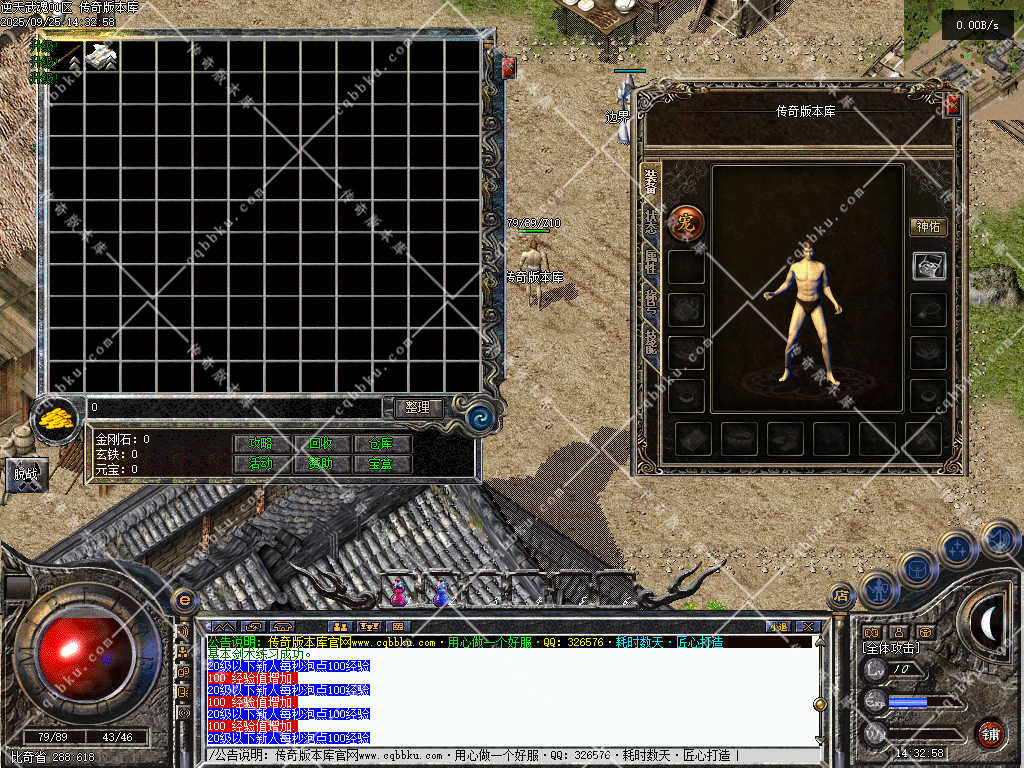Show the 活动 events panel
This screenshot has height=768, width=1024.
point(262,464)
